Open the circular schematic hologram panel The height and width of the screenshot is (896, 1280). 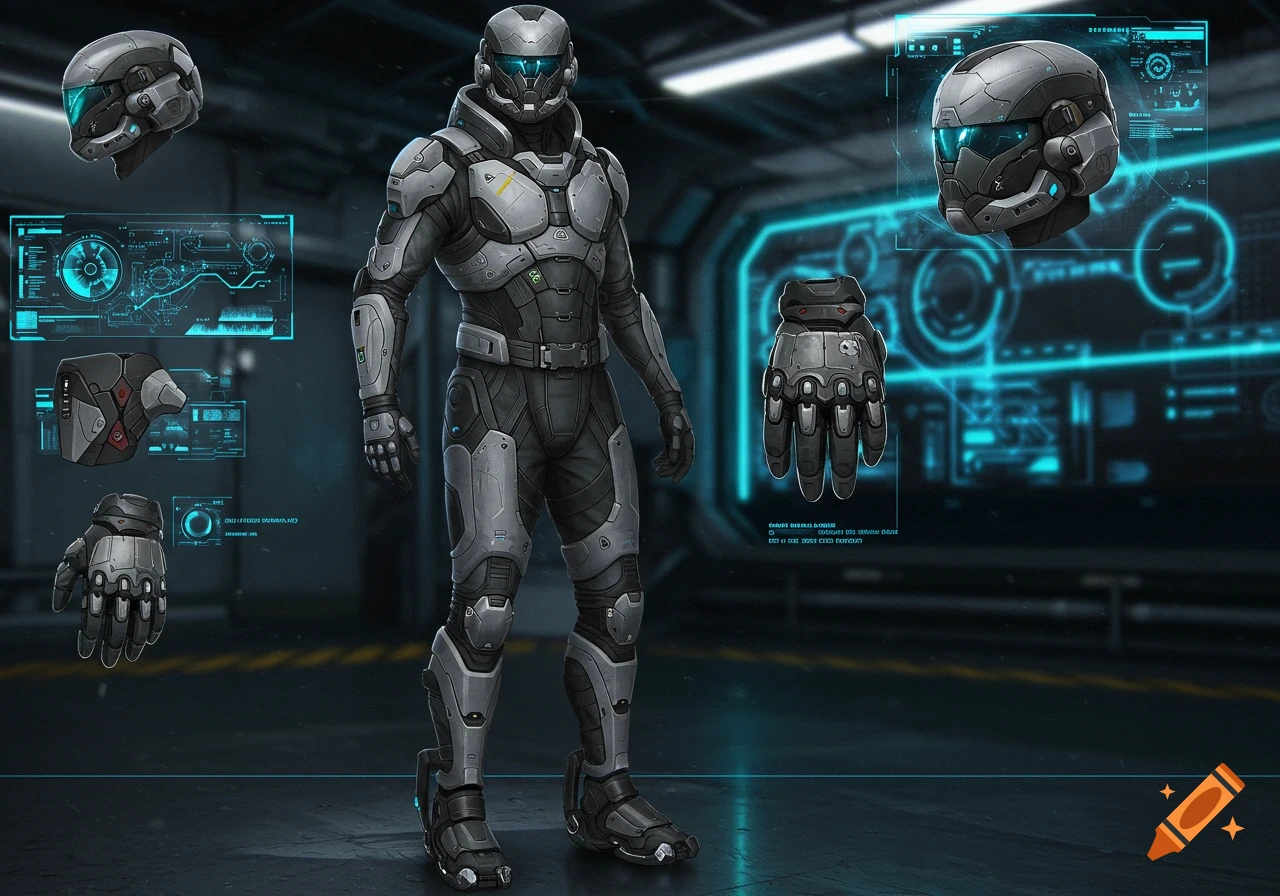[150, 277]
